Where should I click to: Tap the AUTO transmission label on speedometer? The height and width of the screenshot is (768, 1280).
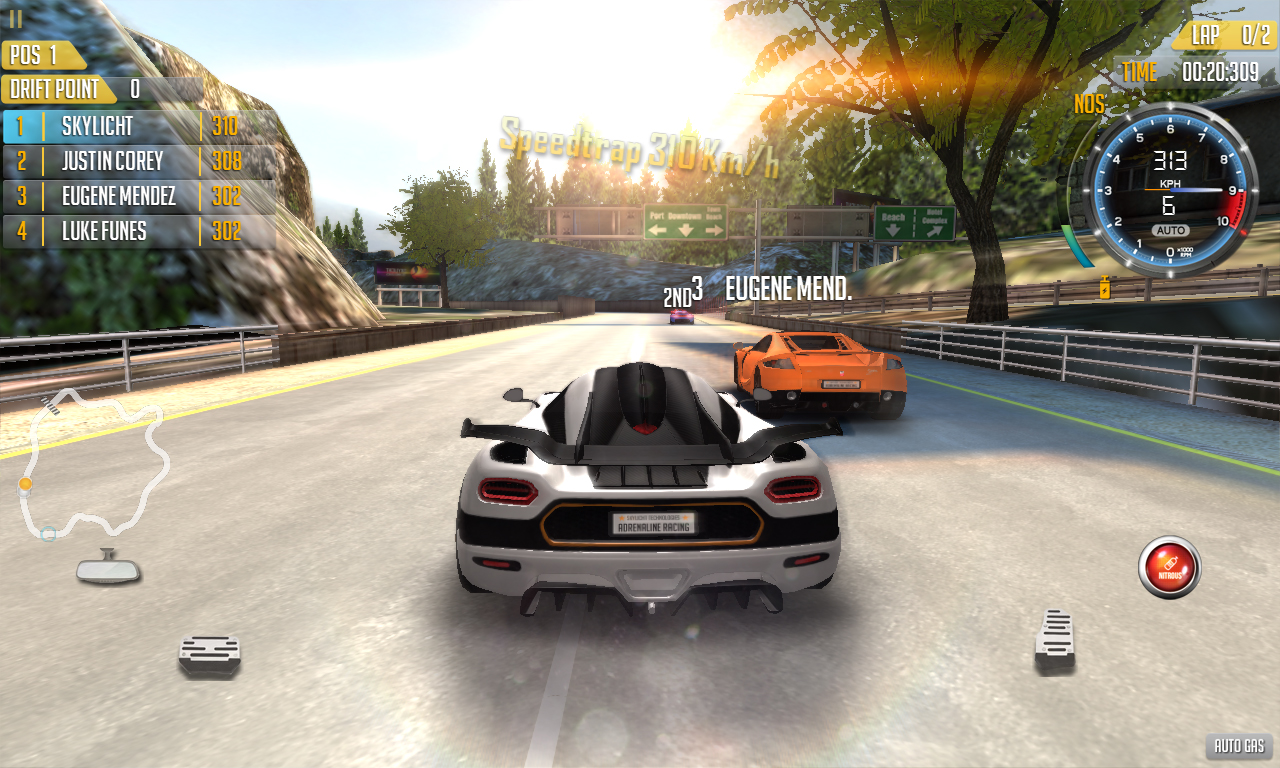(1169, 230)
